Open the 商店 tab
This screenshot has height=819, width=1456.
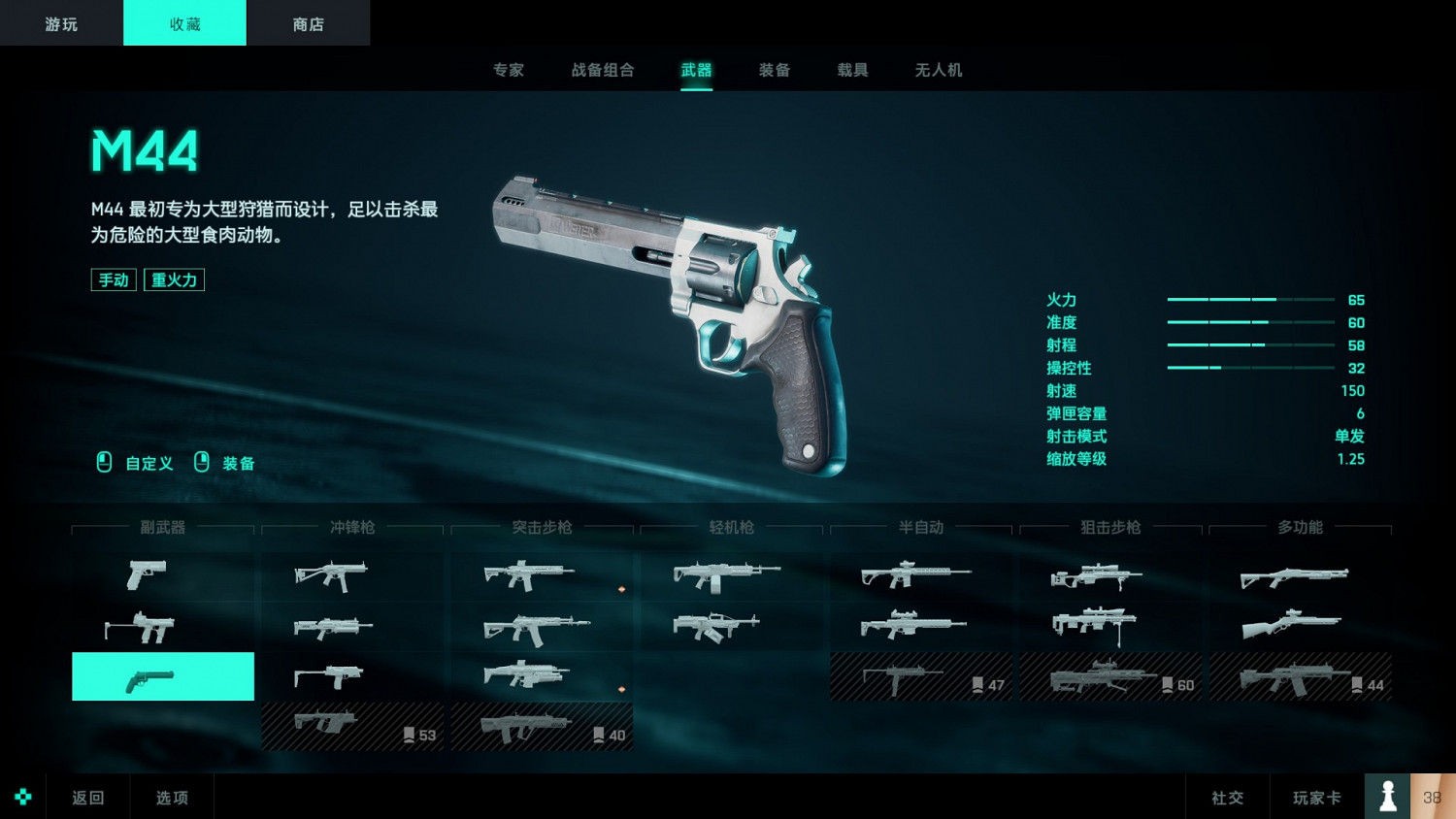(x=309, y=22)
